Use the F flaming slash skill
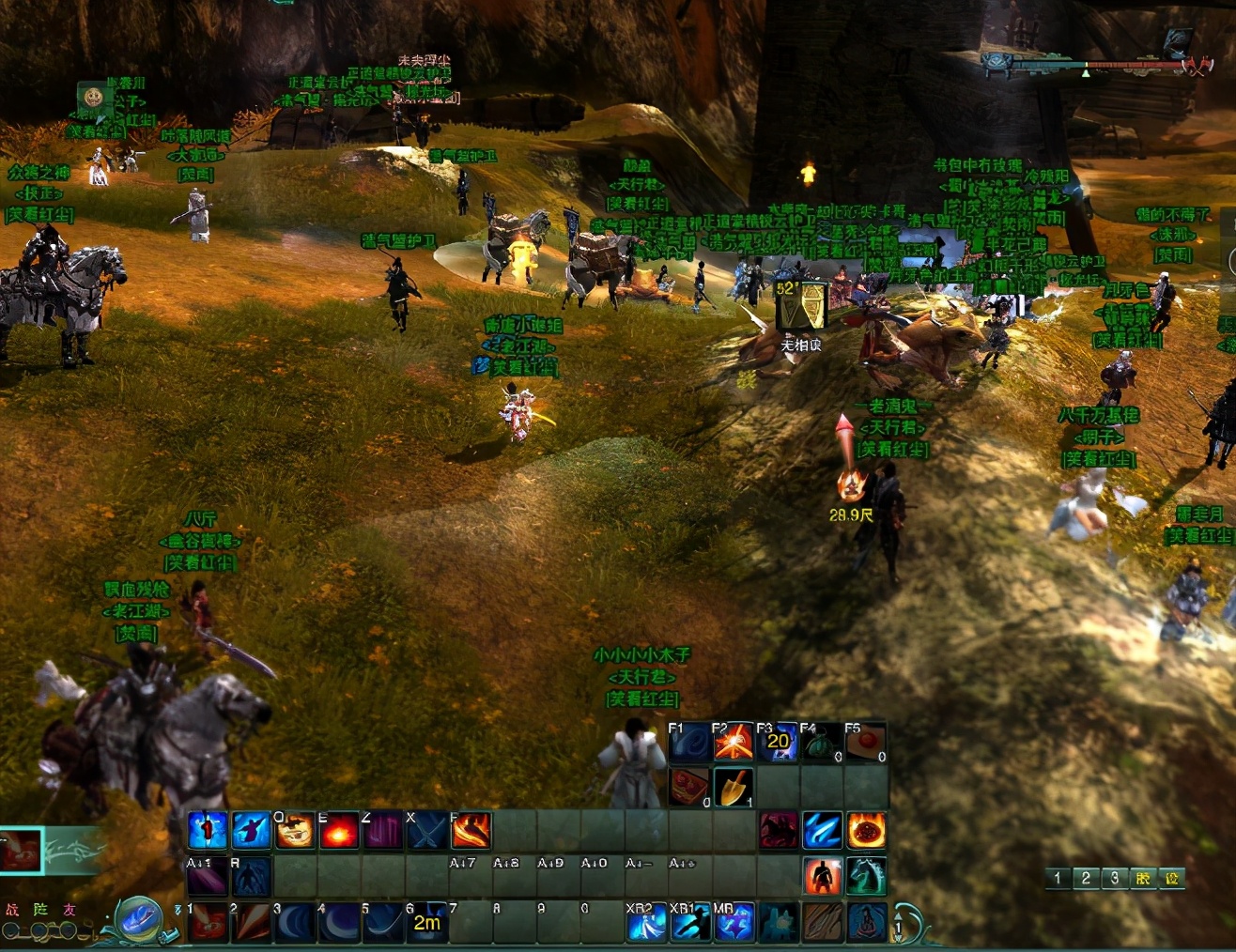Screen dimensions: 1236x952 [471, 831]
